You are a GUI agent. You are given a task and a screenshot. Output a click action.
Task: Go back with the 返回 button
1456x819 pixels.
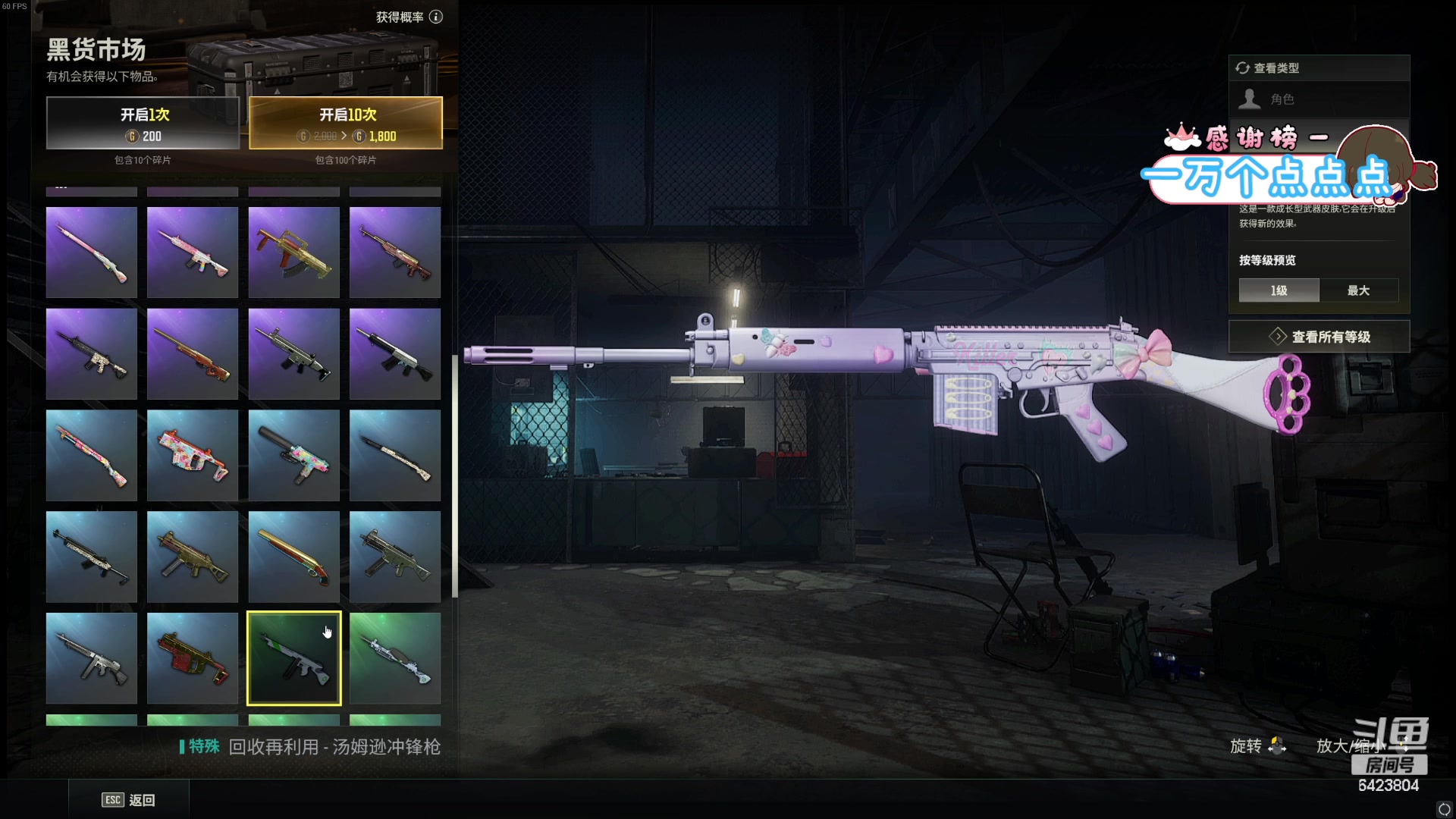coord(129,800)
